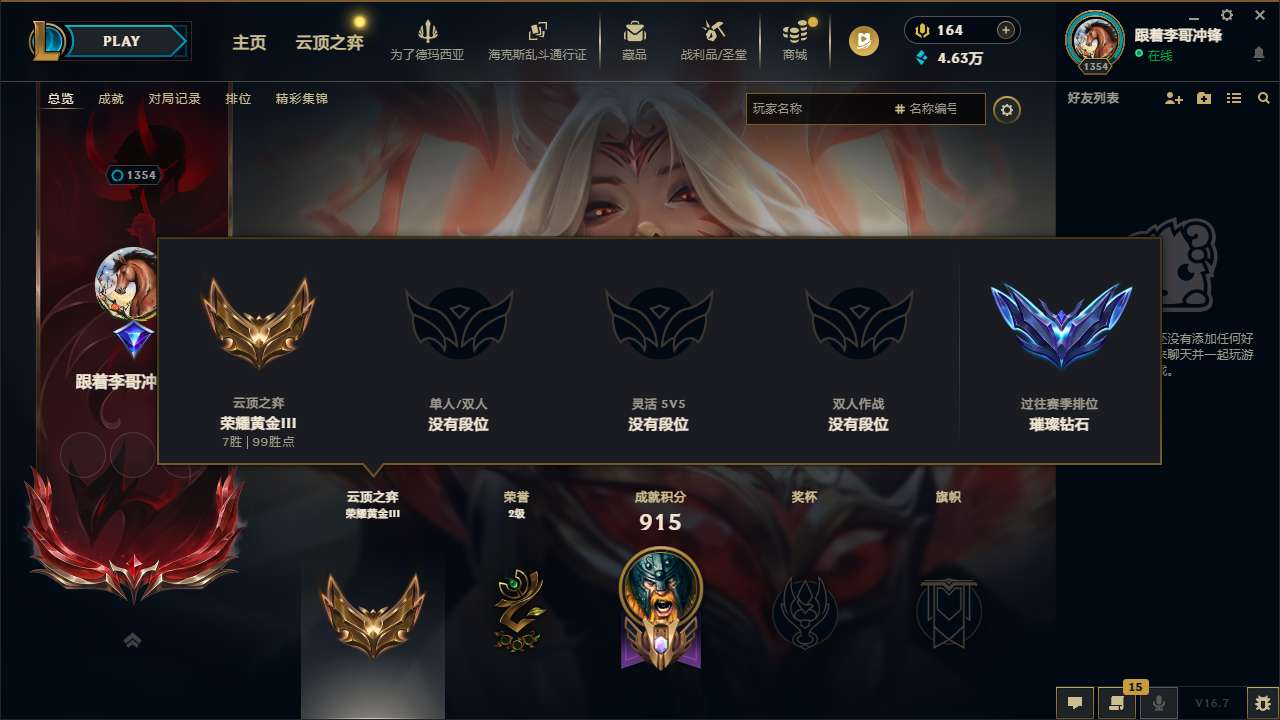Open the 海克斯乱斗通行证 pass icon
Screen dimensions: 1280x720
point(537,31)
